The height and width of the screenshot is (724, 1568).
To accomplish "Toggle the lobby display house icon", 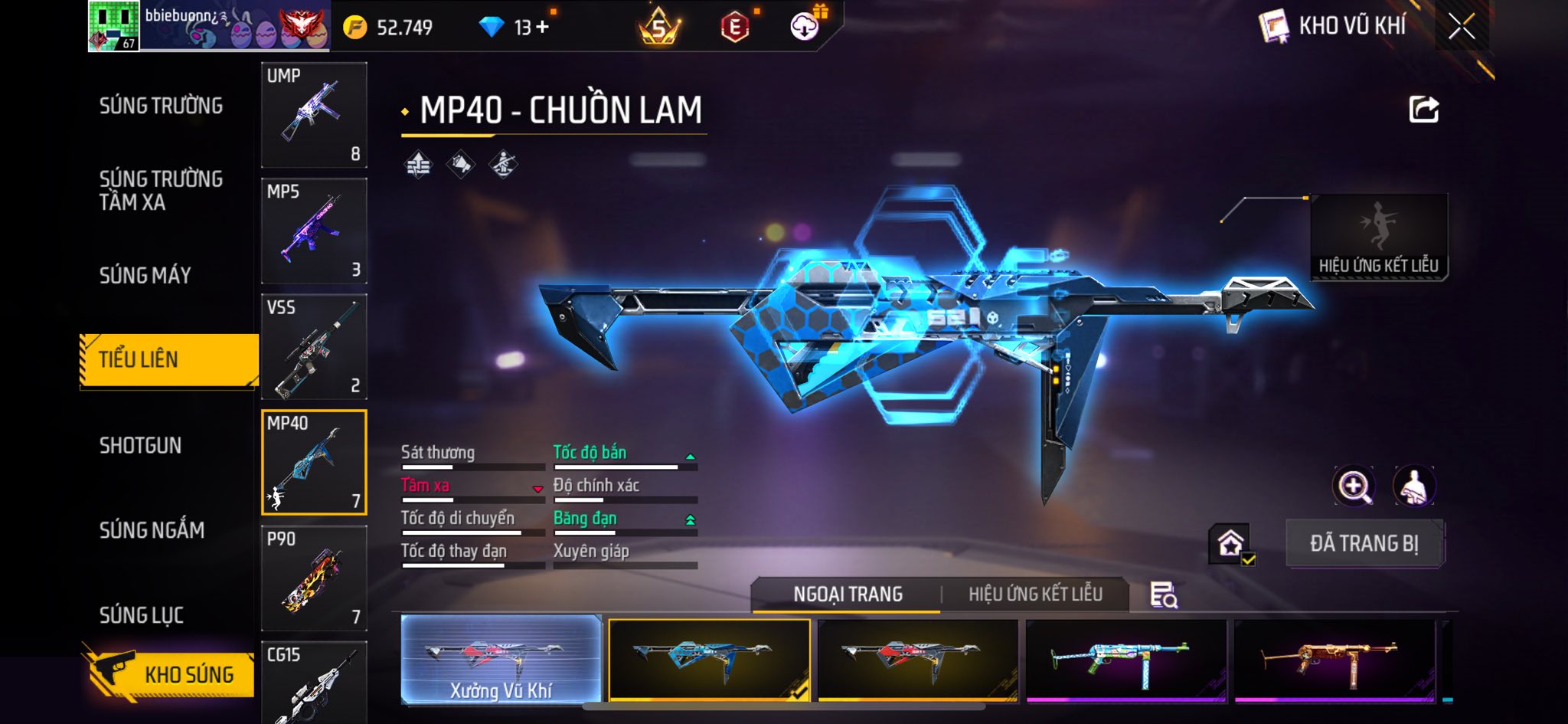I will (x=1230, y=544).
